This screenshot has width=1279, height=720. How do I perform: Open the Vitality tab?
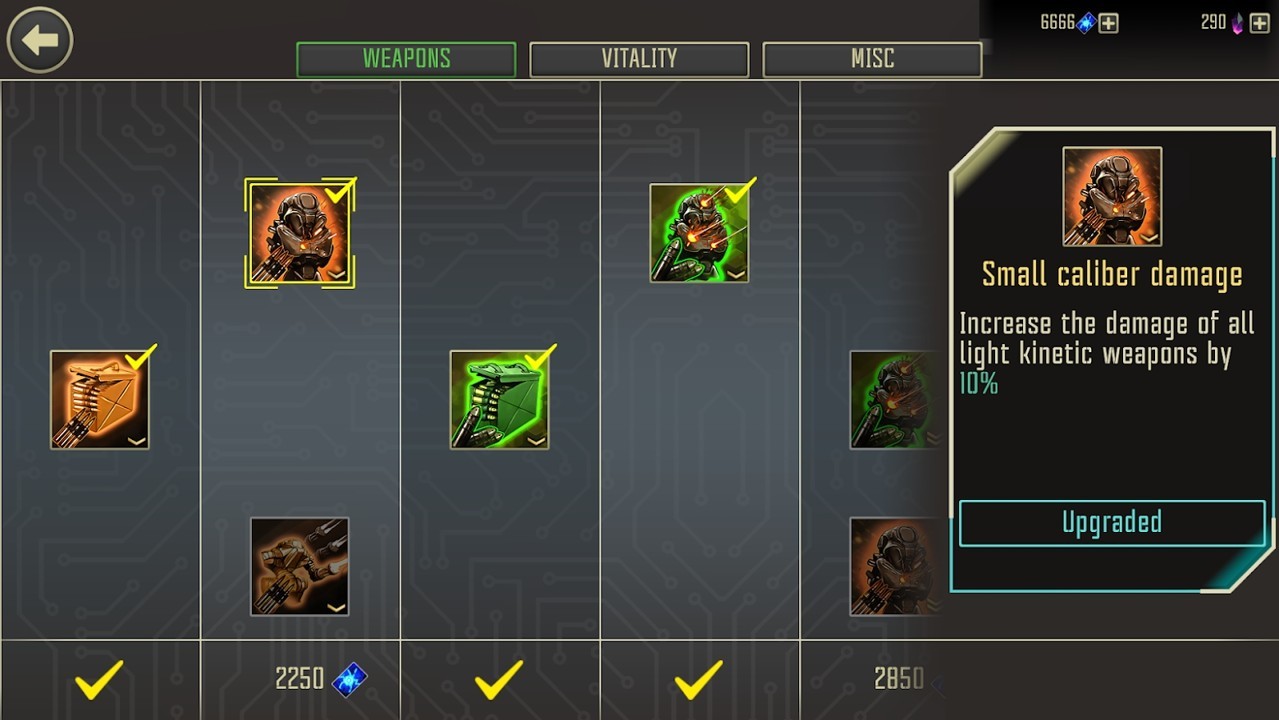click(639, 59)
